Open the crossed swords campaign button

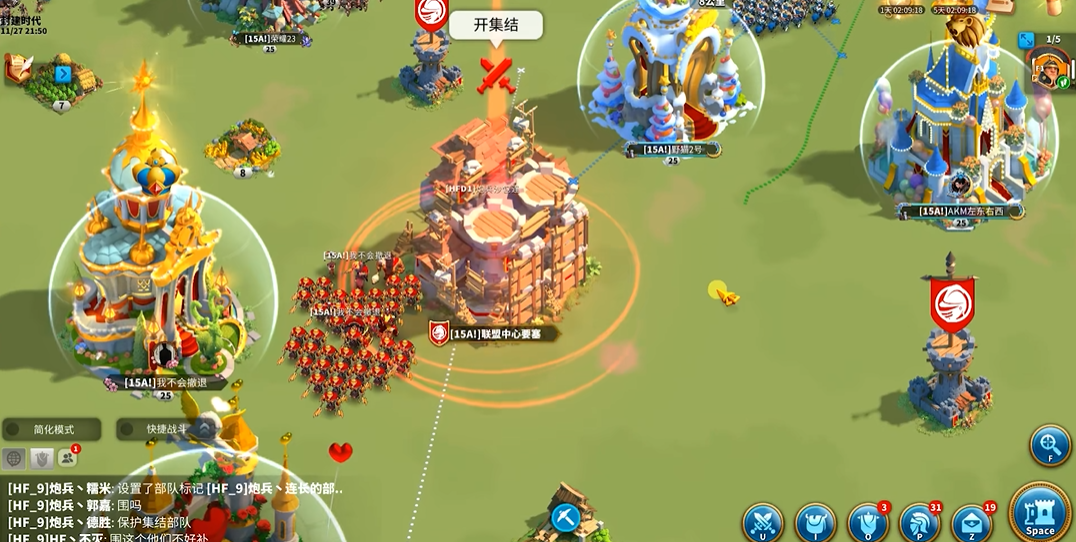[762, 522]
